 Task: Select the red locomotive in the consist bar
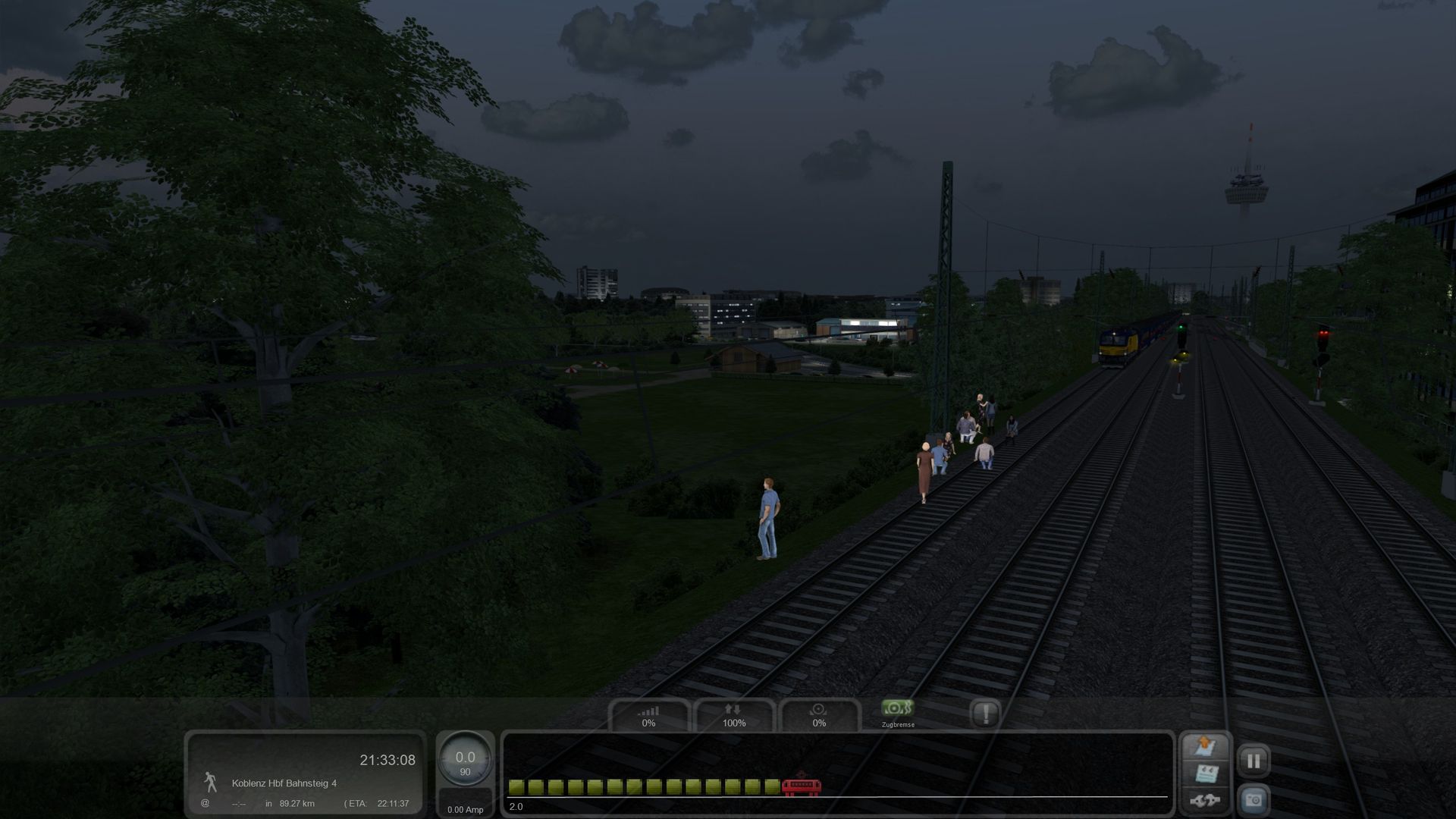(x=801, y=786)
